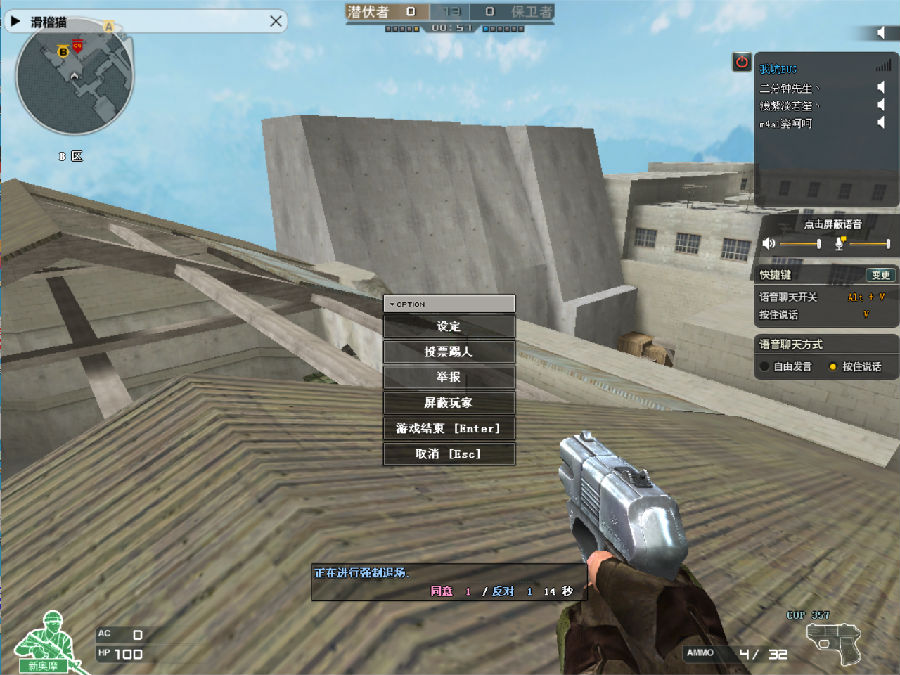This screenshot has width=900, height=675.
Task: Open the 屏蔽玩家 block player option
Action: pos(449,403)
